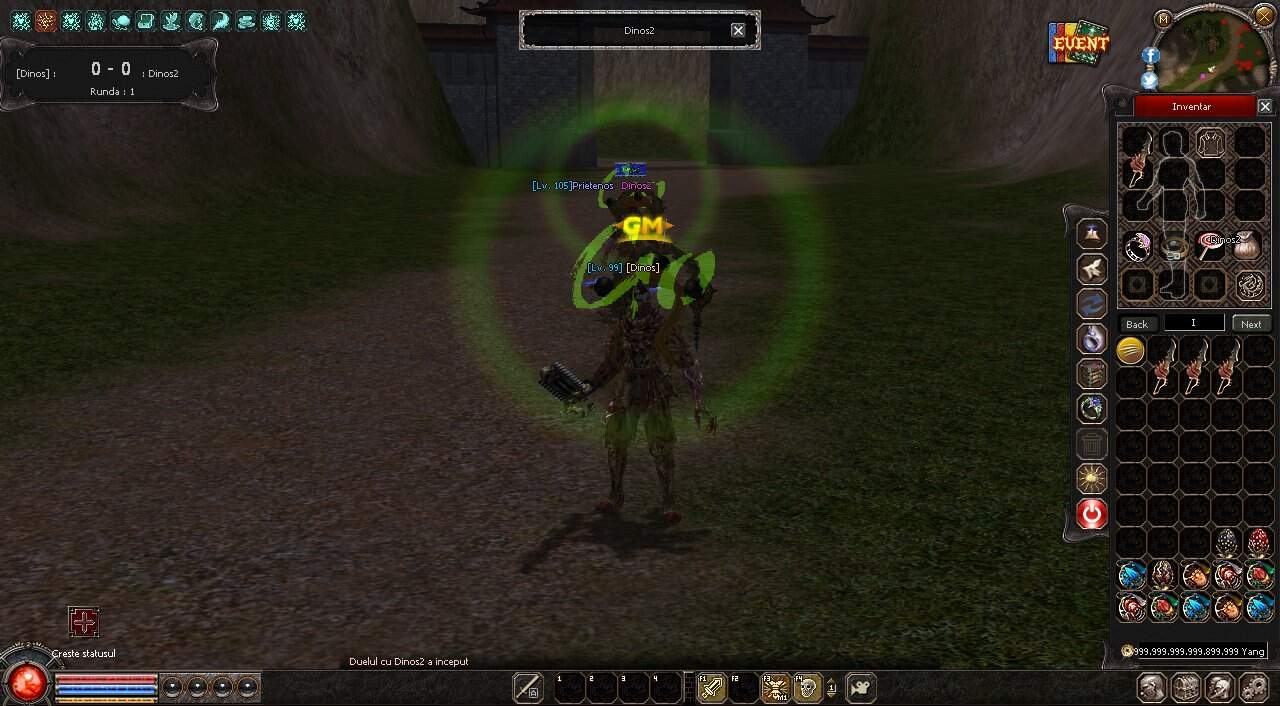
Task: Open settings with the gears button
Action: pyautogui.click(x=1254, y=688)
